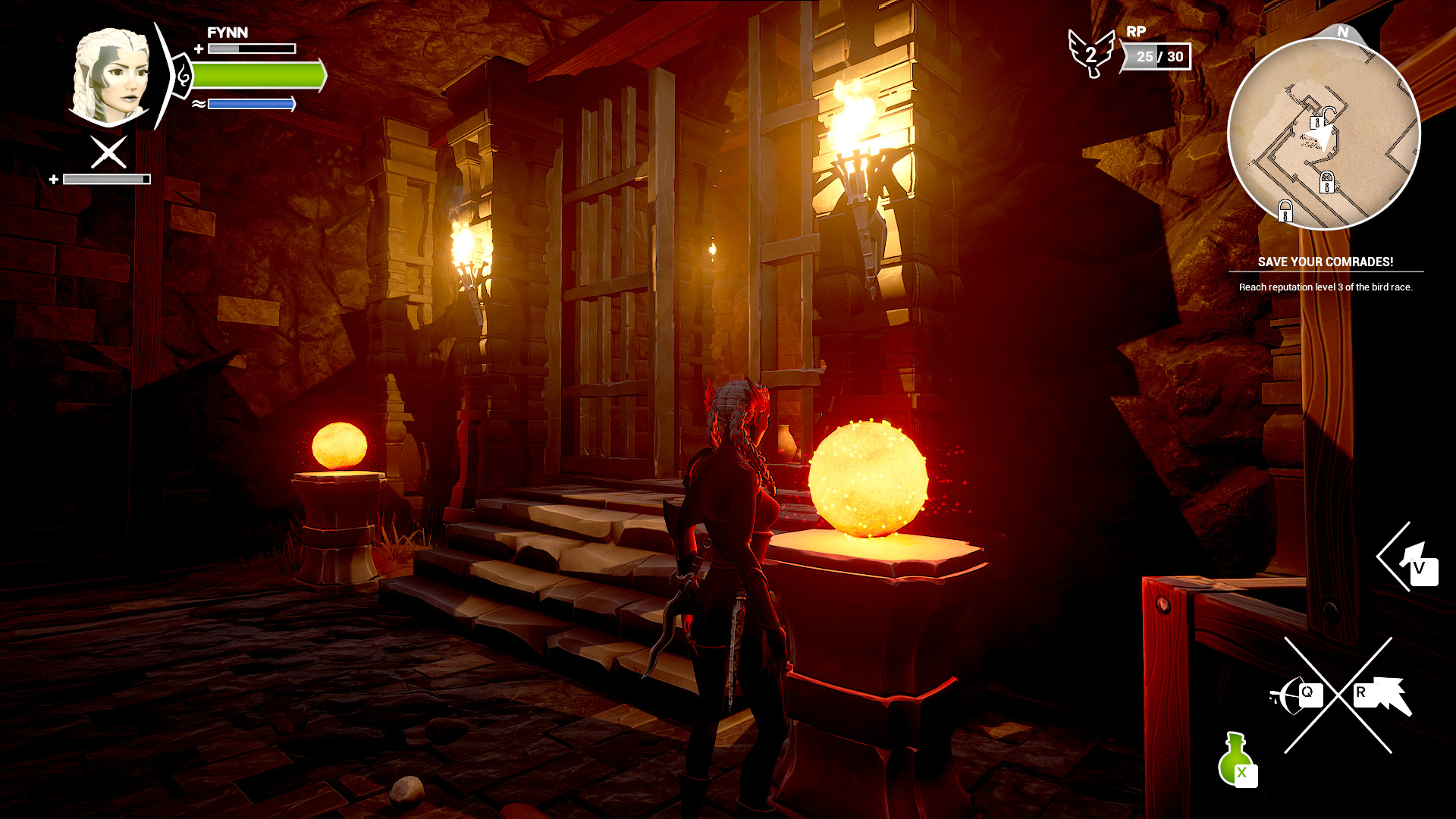Select the bird wing reputation level icon
Viewport: 1456px width, 819px height.
coord(1092,53)
